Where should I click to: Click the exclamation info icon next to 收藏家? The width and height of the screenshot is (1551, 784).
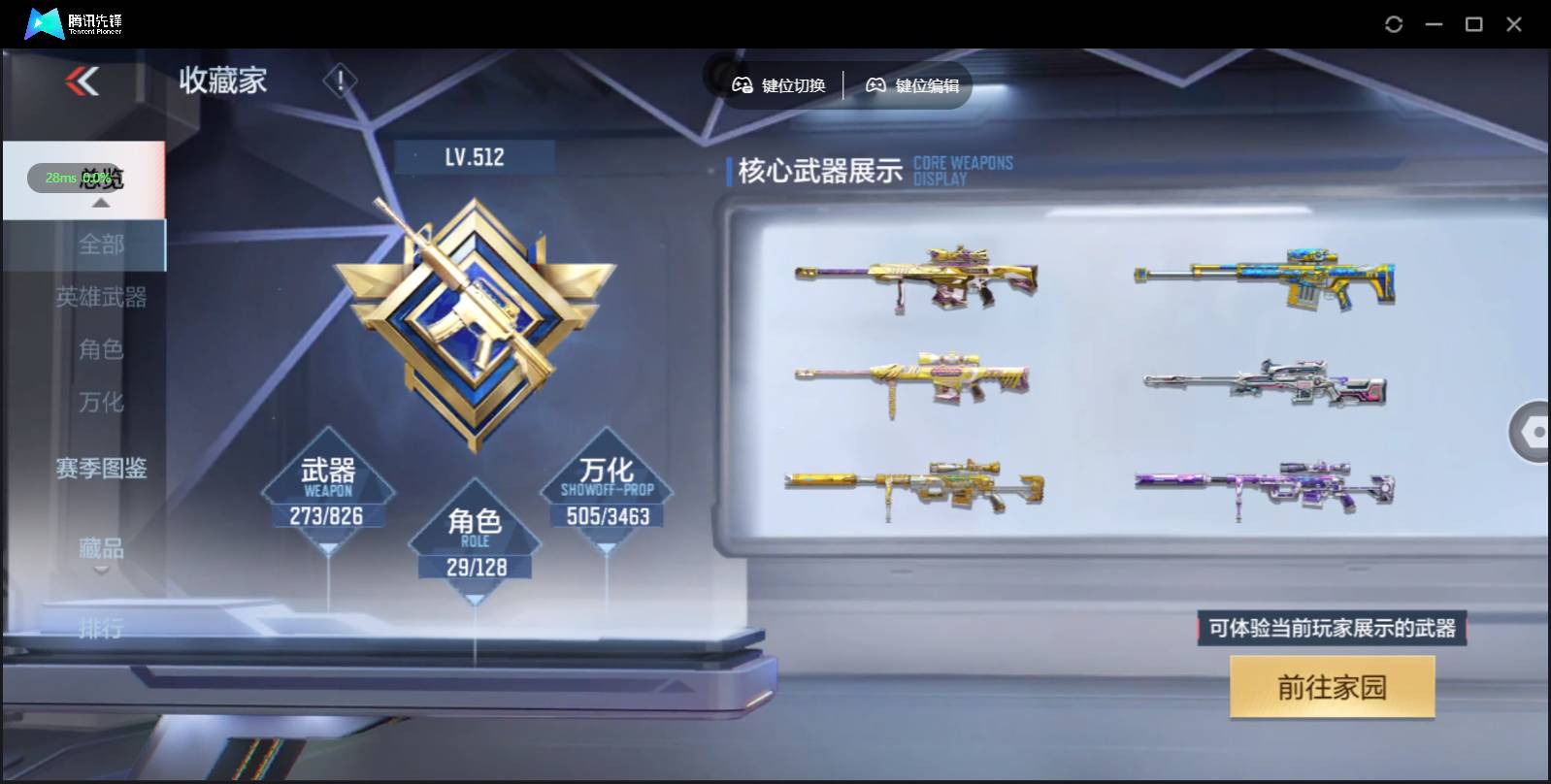tap(339, 82)
